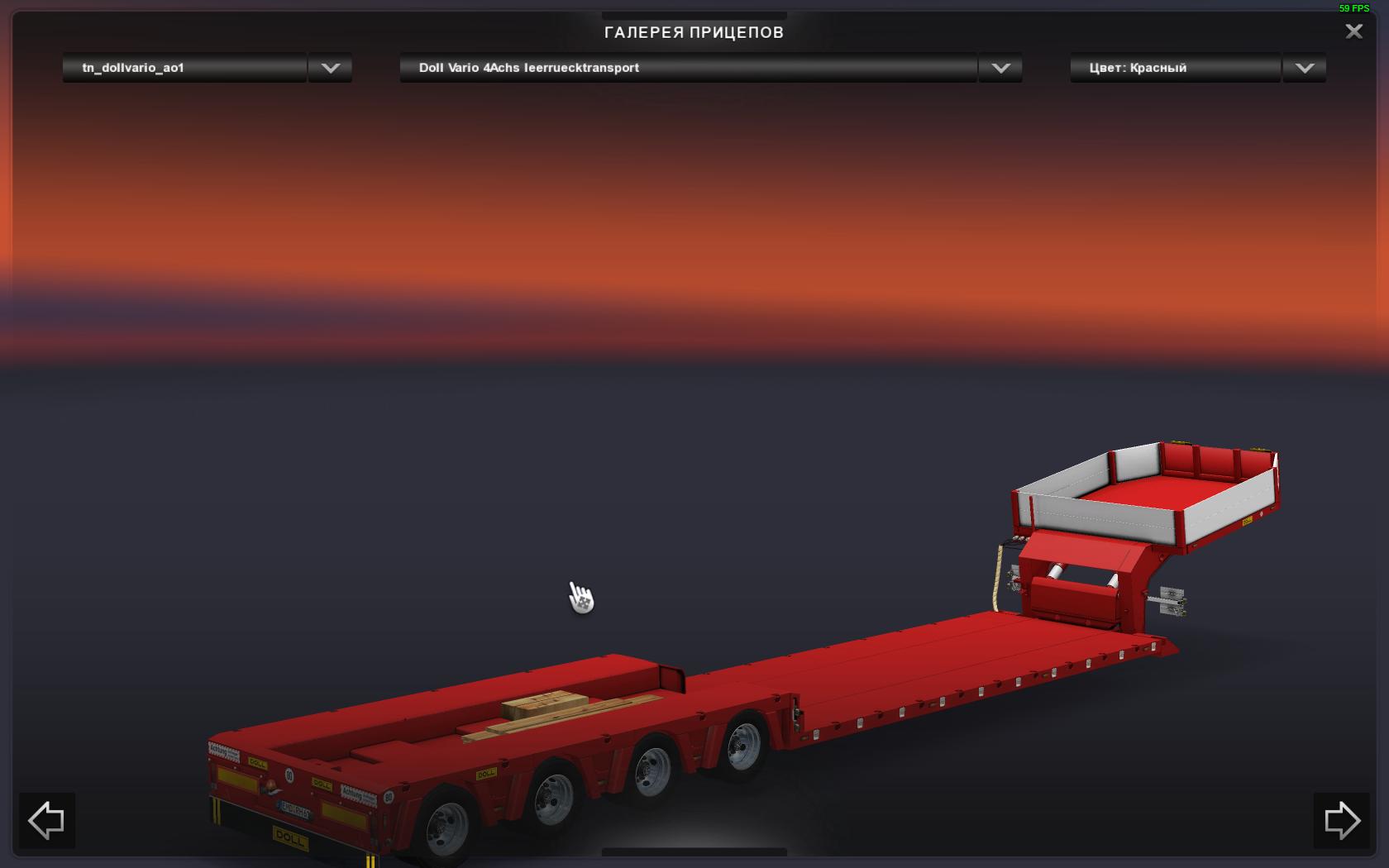
Task: Click the "ГАЛЕРЕЯ ПРИЦЕПОВ" title text
Action: point(694,33)
